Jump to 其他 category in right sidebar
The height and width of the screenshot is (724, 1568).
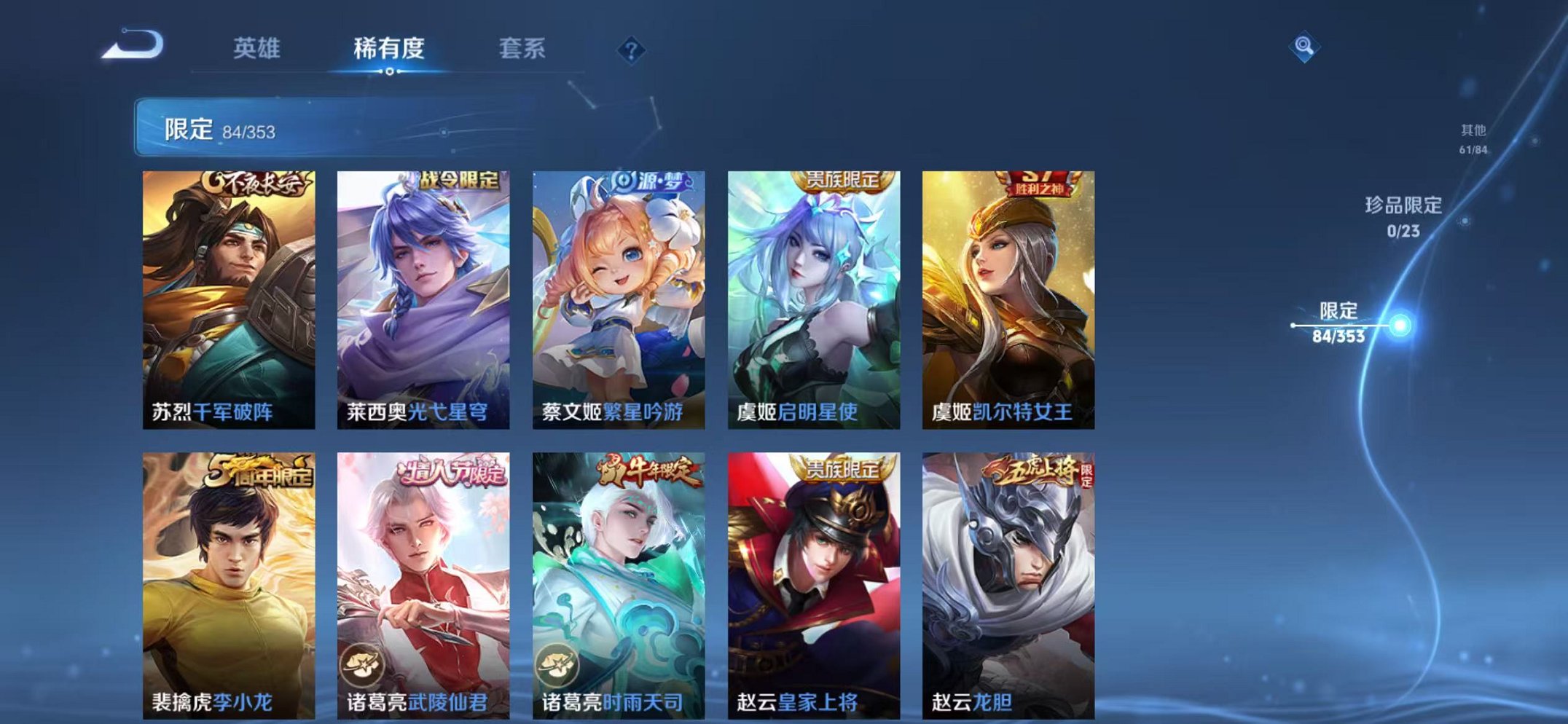click(x=1473, y=140)
